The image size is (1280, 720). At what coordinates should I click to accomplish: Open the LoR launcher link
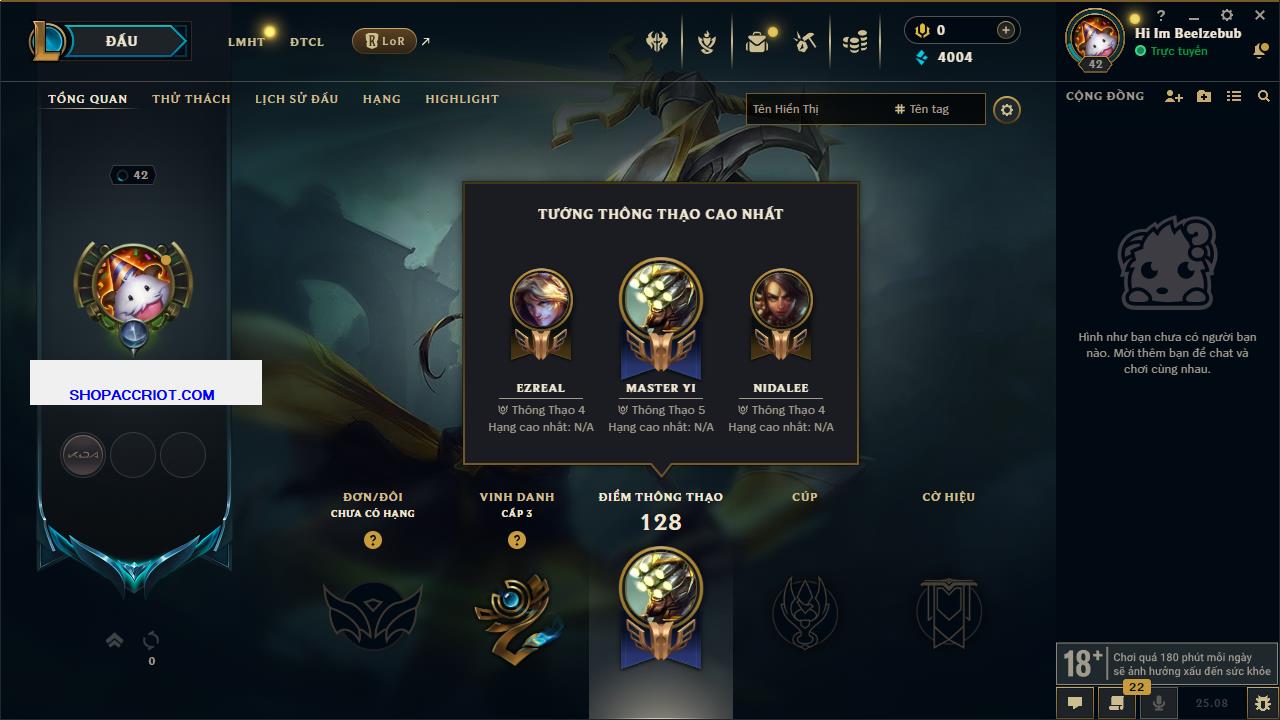pos(385,41)
